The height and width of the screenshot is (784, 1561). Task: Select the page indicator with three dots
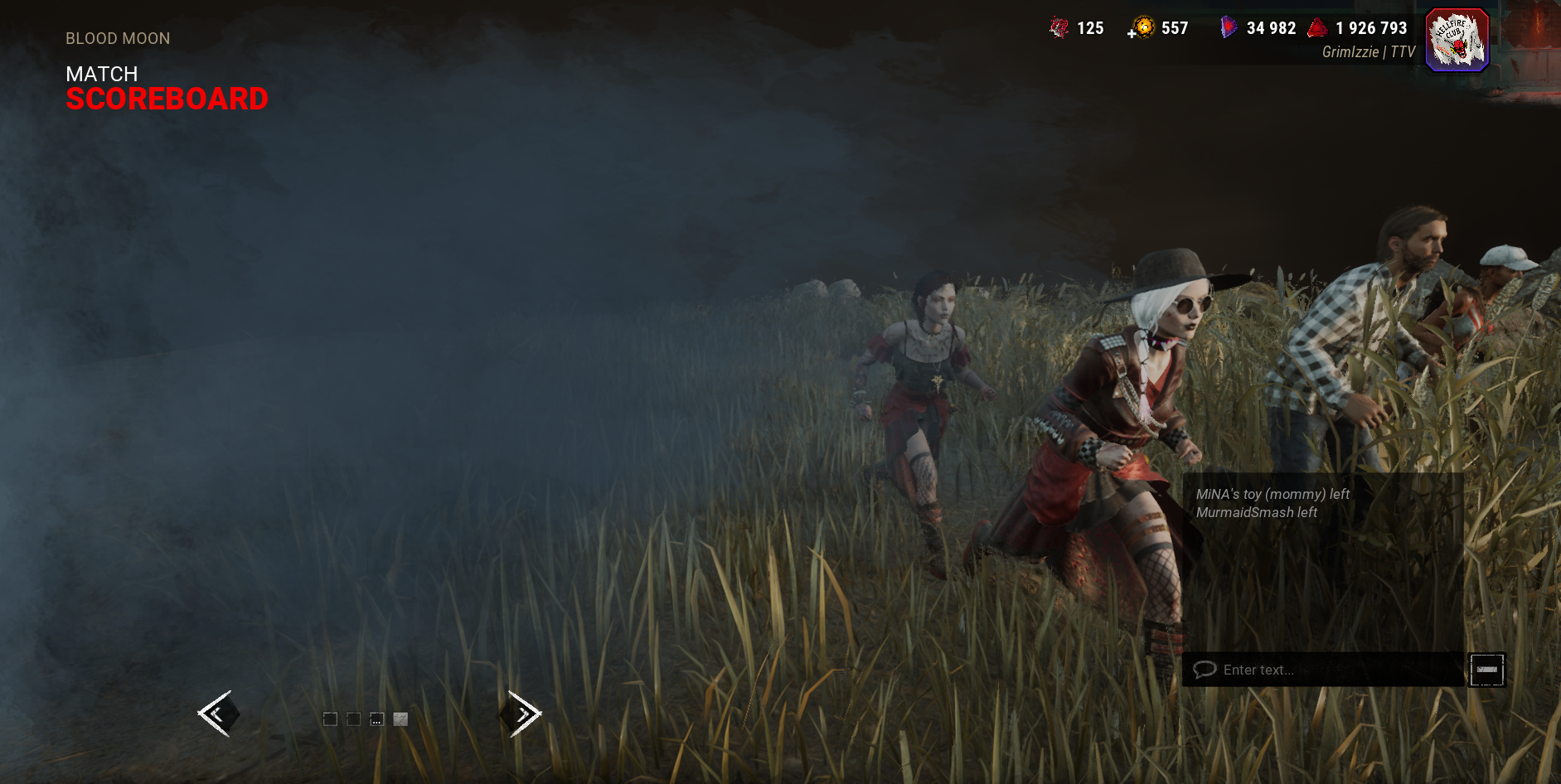[x=377, y=719]
